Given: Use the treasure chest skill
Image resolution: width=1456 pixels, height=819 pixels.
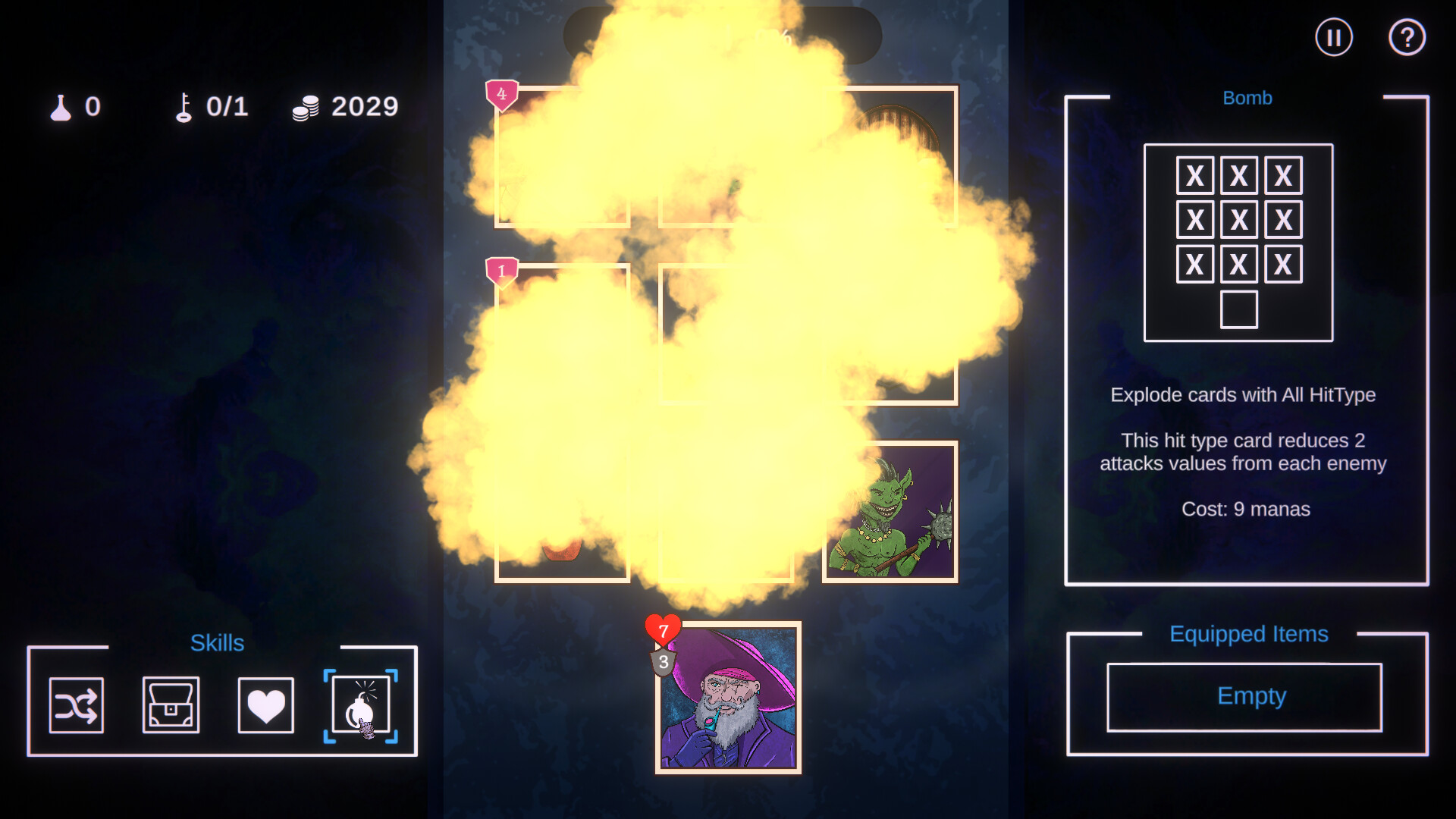Looking at the screenshot, I should click(x=171, y=705).
